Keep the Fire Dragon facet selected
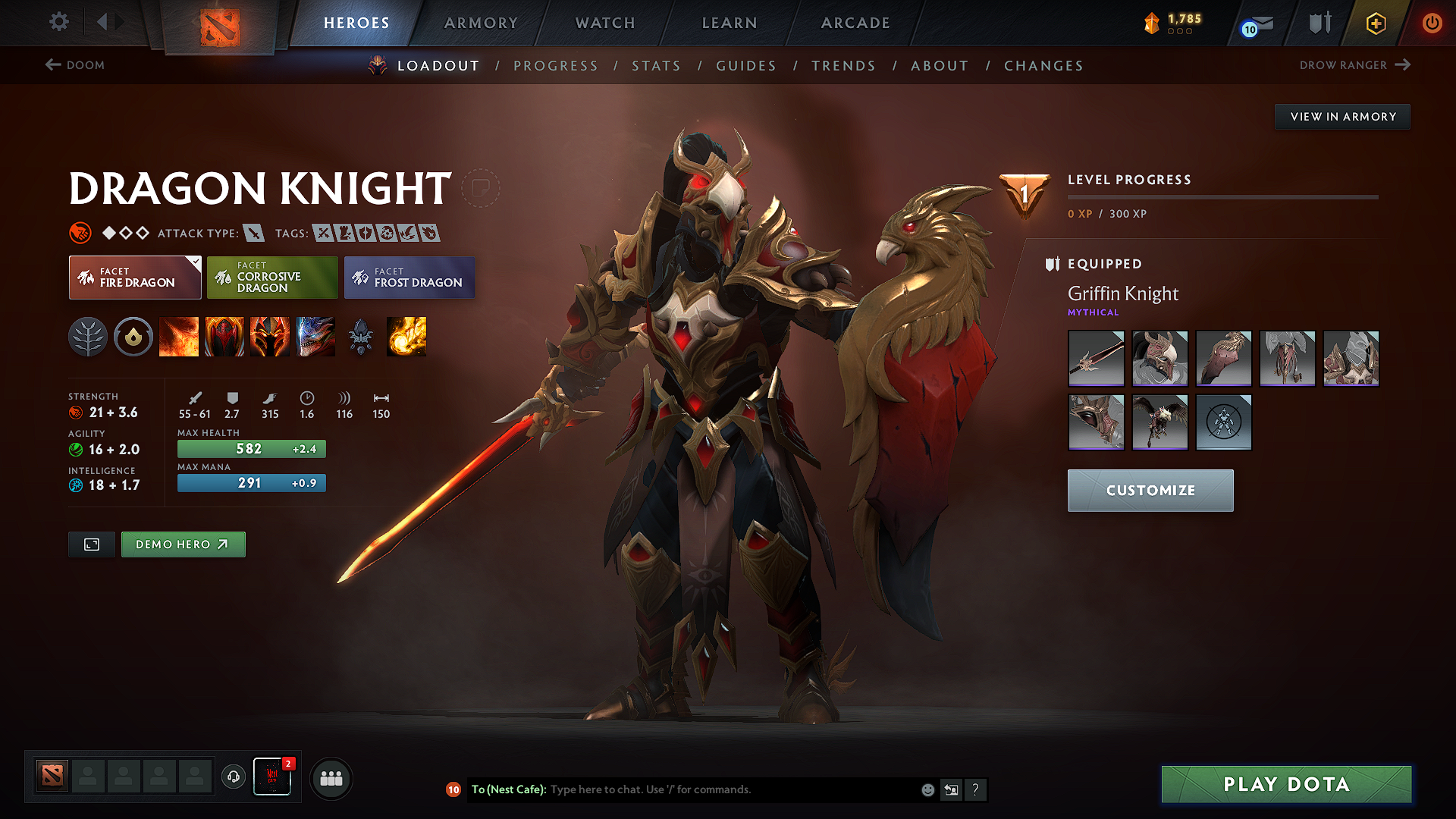 pyautogui.click(x=135, y=277)
